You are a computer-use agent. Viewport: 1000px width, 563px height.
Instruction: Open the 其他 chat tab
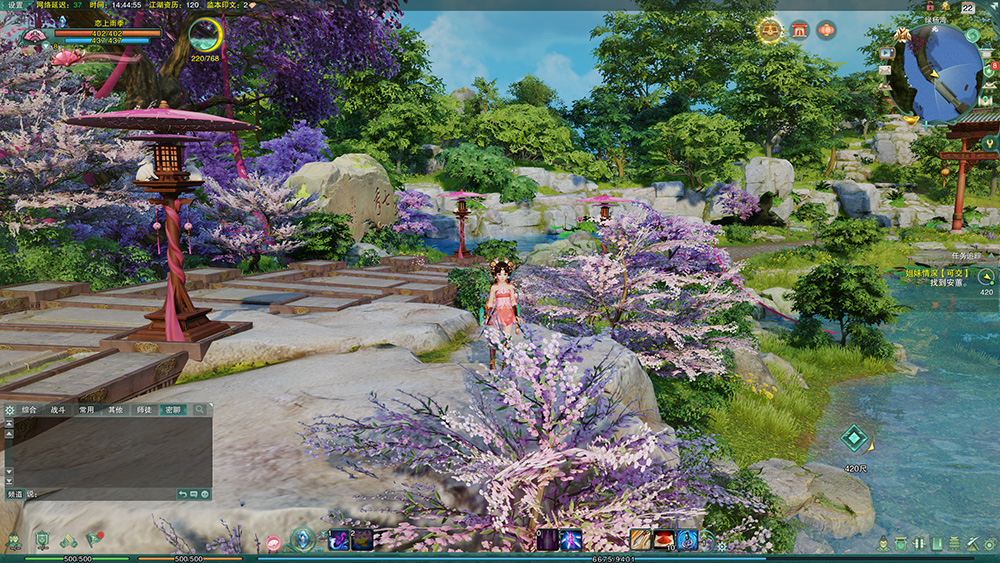coord(116,410)
